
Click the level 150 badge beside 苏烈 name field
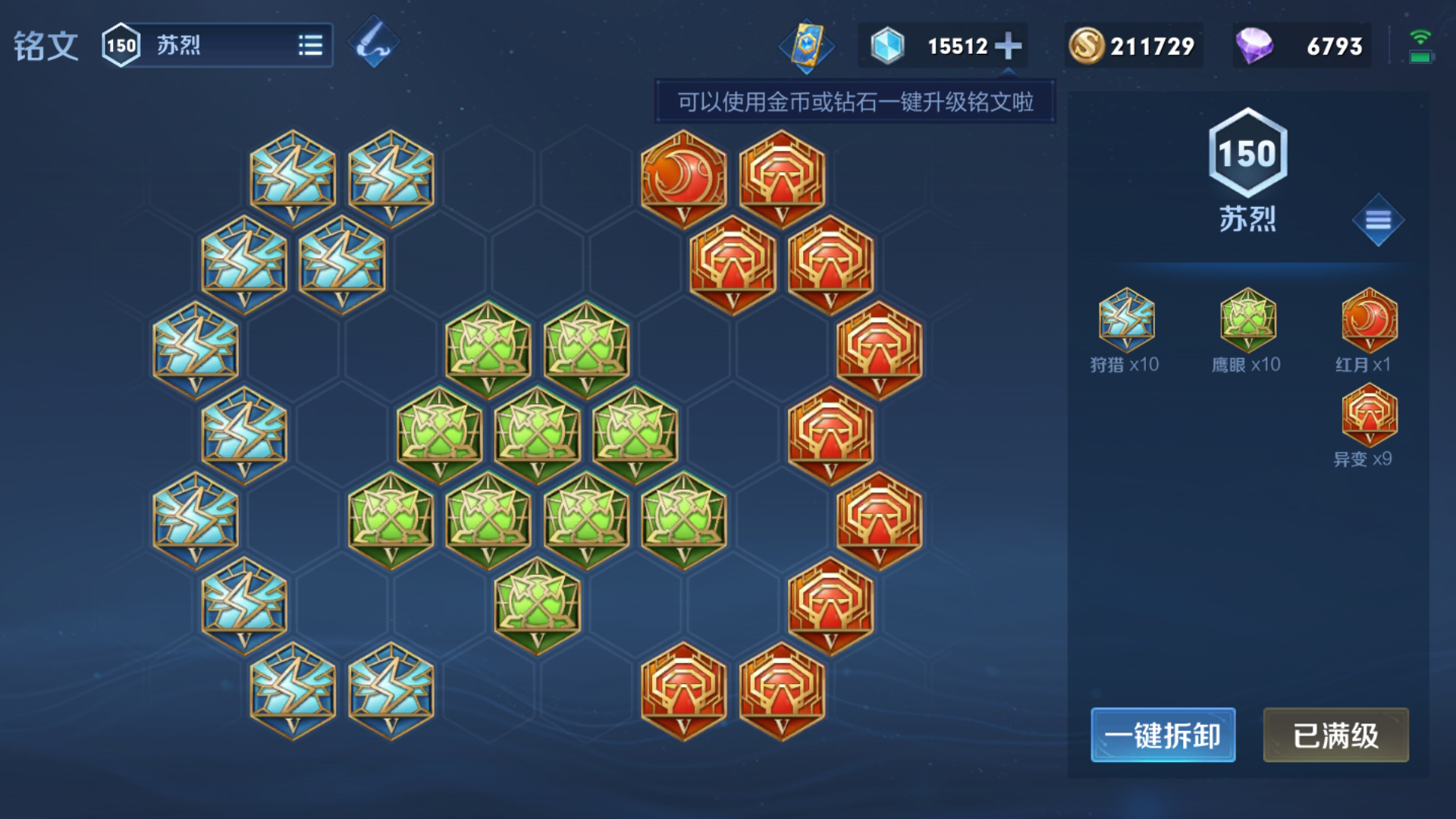click(x=121, y=44)
